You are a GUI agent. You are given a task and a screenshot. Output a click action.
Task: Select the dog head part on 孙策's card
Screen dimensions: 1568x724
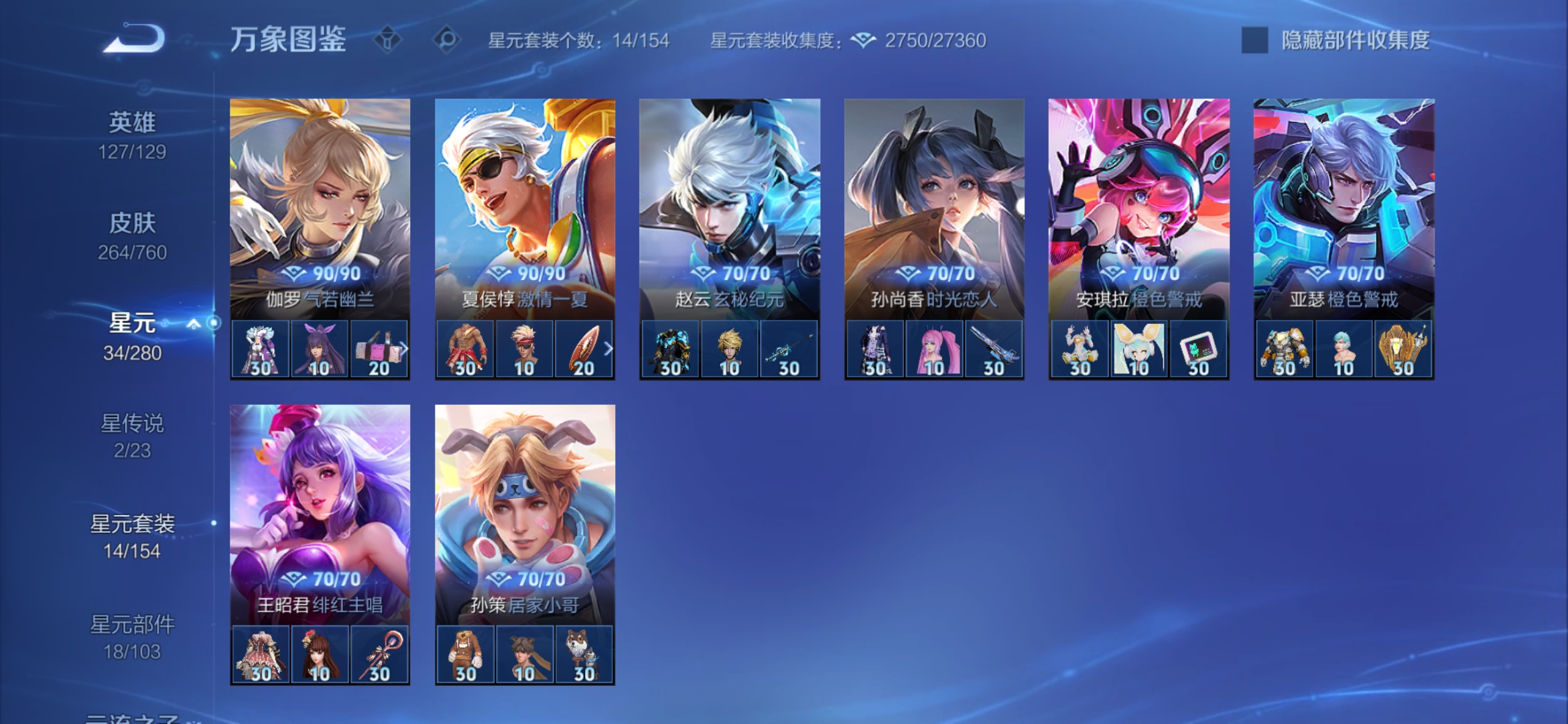coord(583,655)
